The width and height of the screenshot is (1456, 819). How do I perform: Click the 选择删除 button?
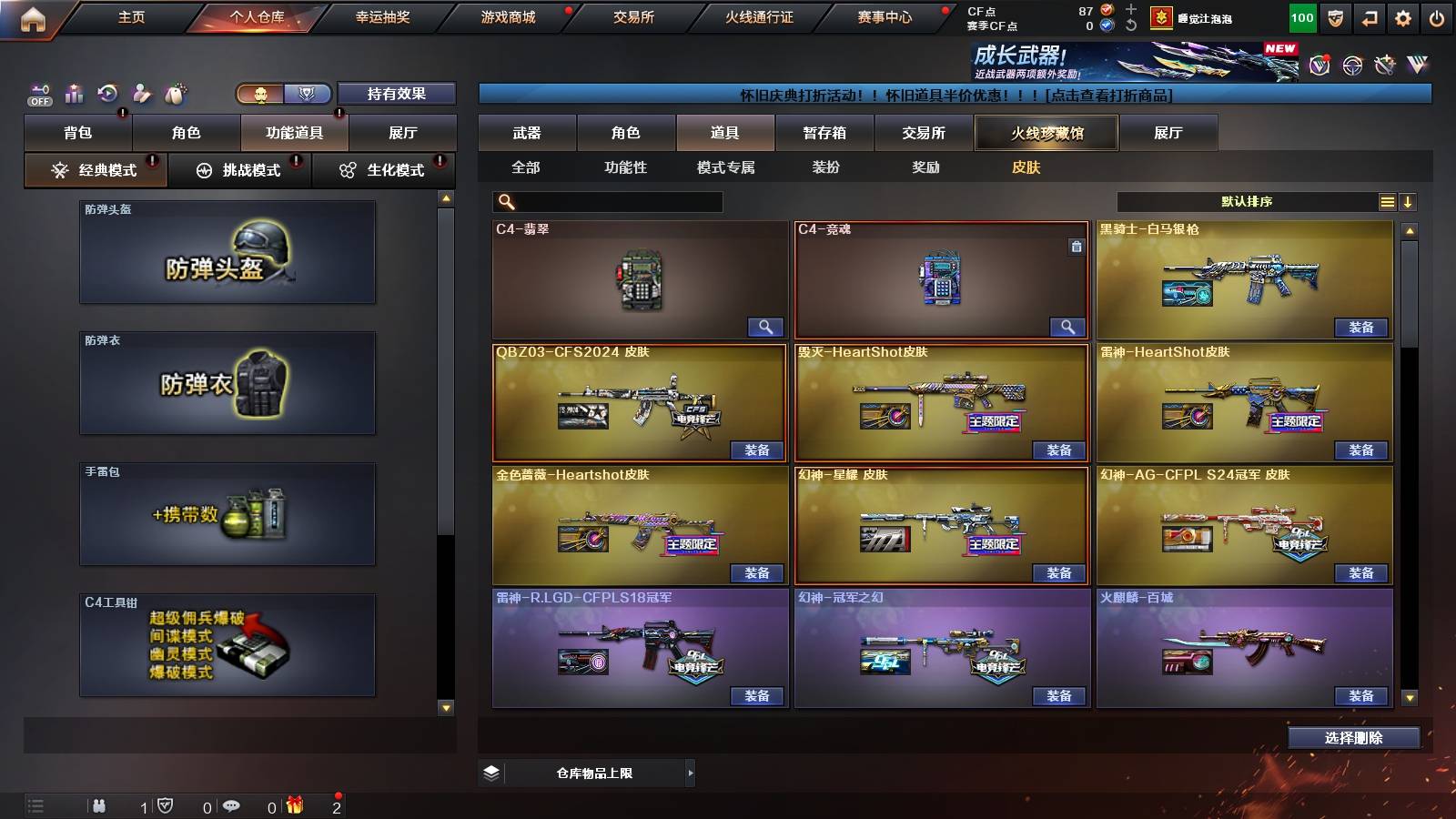click(x=1355, y=738)
